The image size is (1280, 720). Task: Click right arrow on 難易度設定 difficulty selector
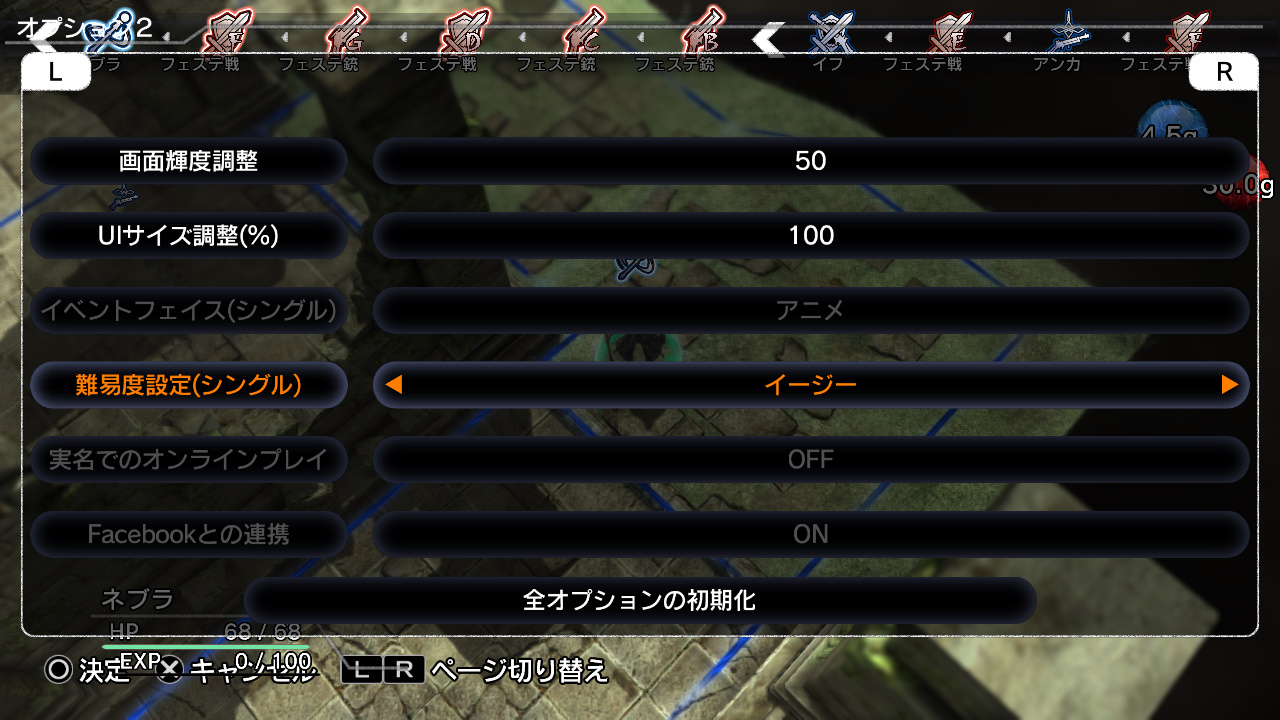click(1229, 385)
